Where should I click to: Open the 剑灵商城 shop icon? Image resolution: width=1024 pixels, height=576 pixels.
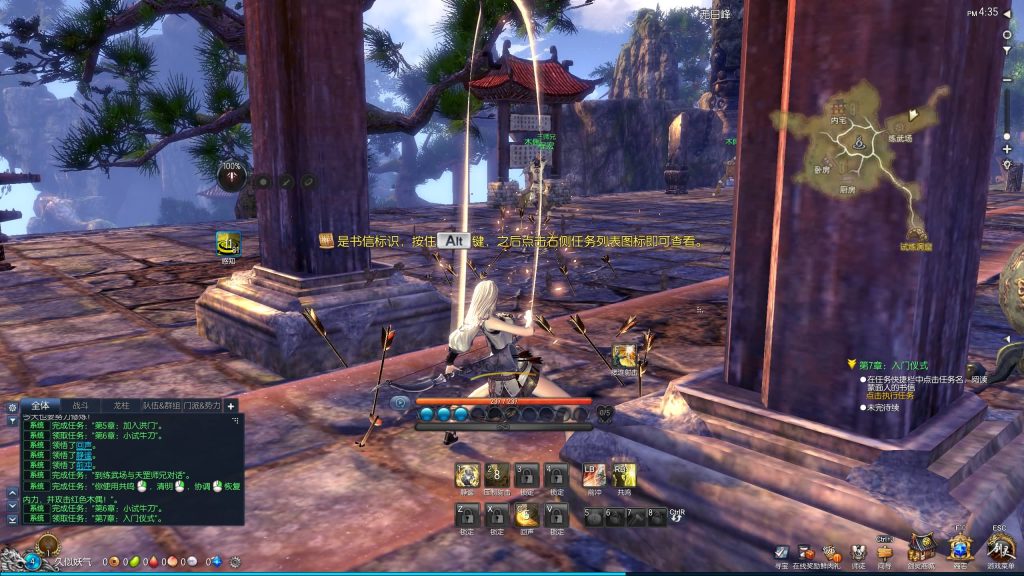pos(921,548)
